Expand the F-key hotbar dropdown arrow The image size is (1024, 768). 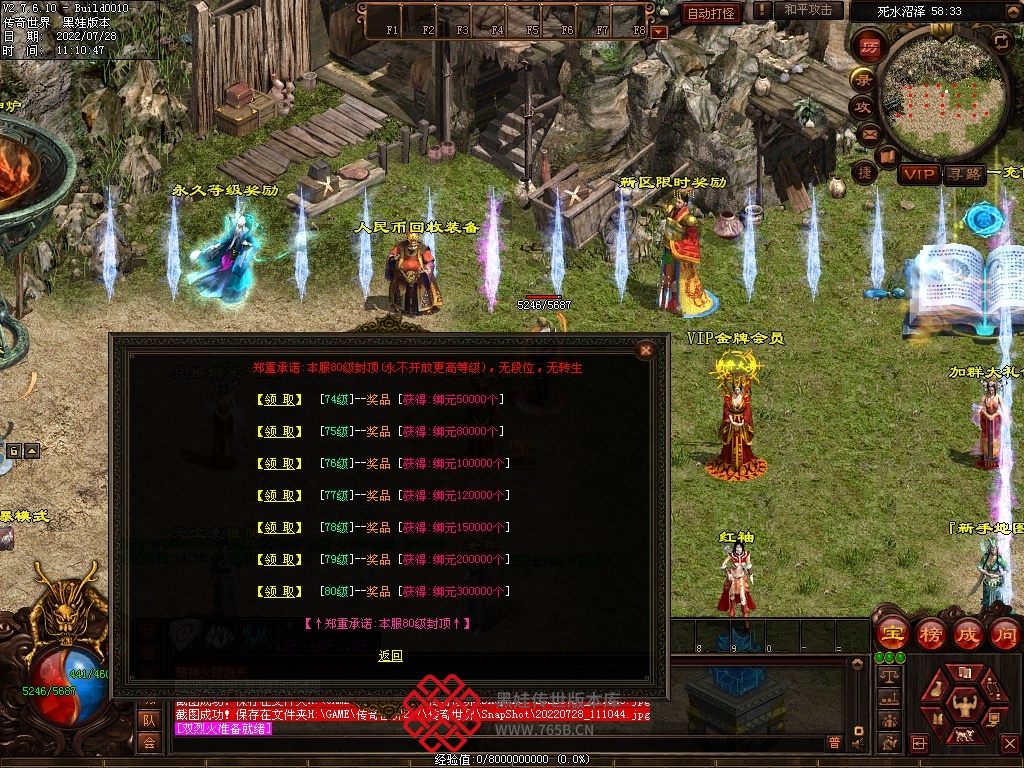coord(658,31)
